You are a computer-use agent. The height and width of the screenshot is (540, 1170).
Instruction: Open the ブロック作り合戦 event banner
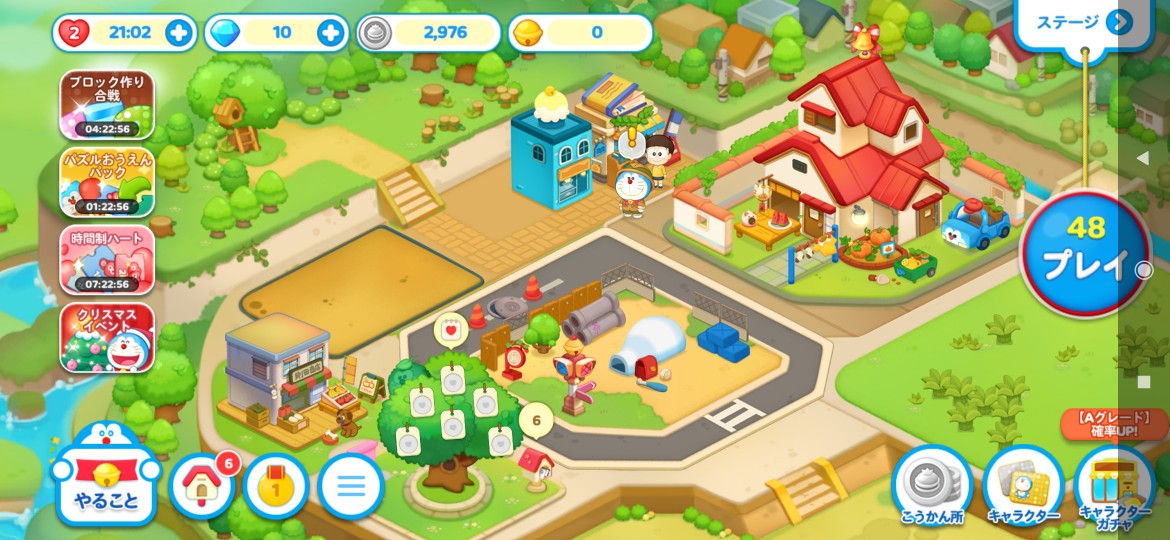[x=107, y=104]
